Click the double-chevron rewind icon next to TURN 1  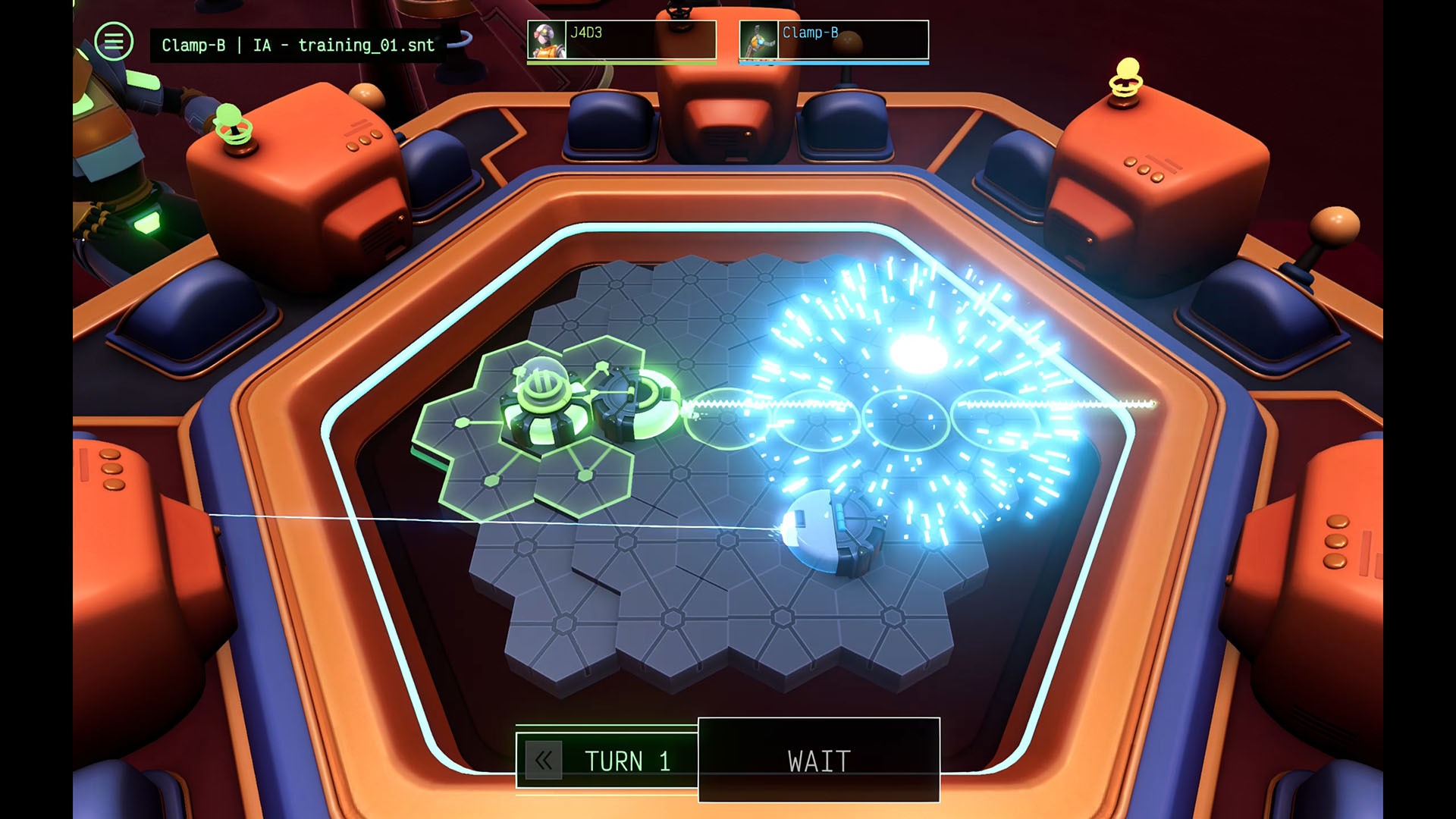(543, 761)
